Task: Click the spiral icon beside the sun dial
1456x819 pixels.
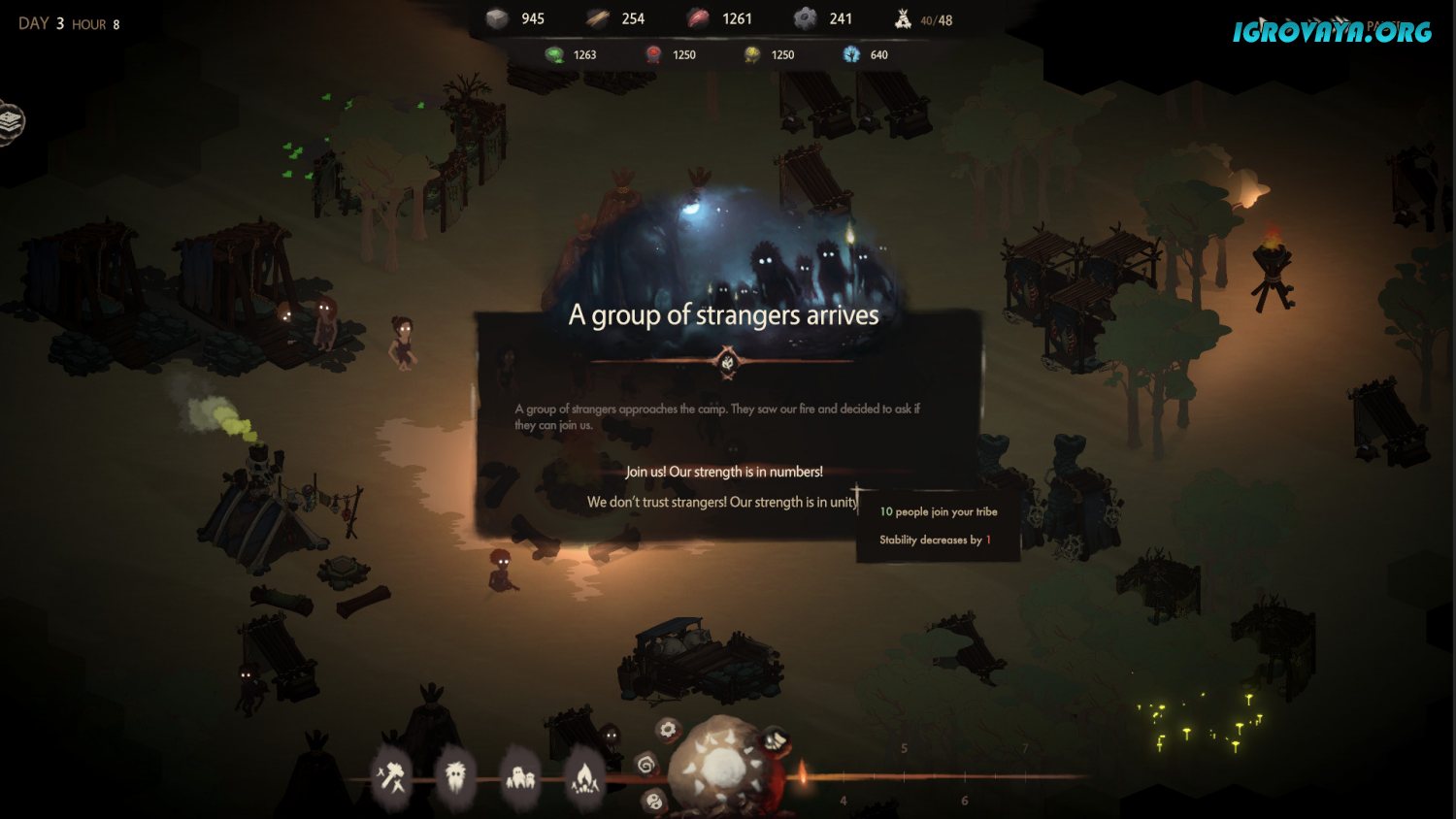Action: pos(646,765)
